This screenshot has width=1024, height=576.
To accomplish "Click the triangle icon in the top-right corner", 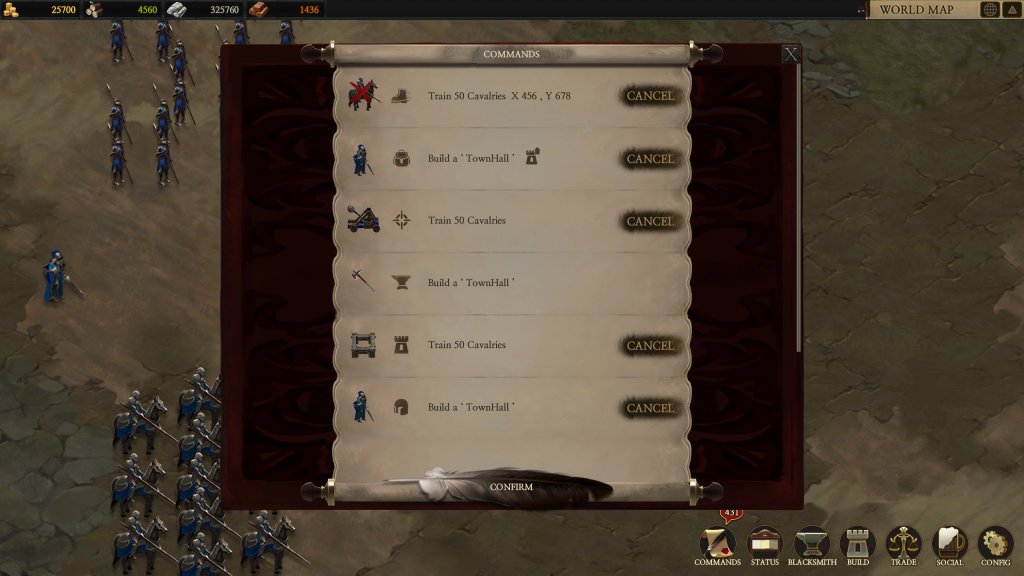I will (1012, 10).
